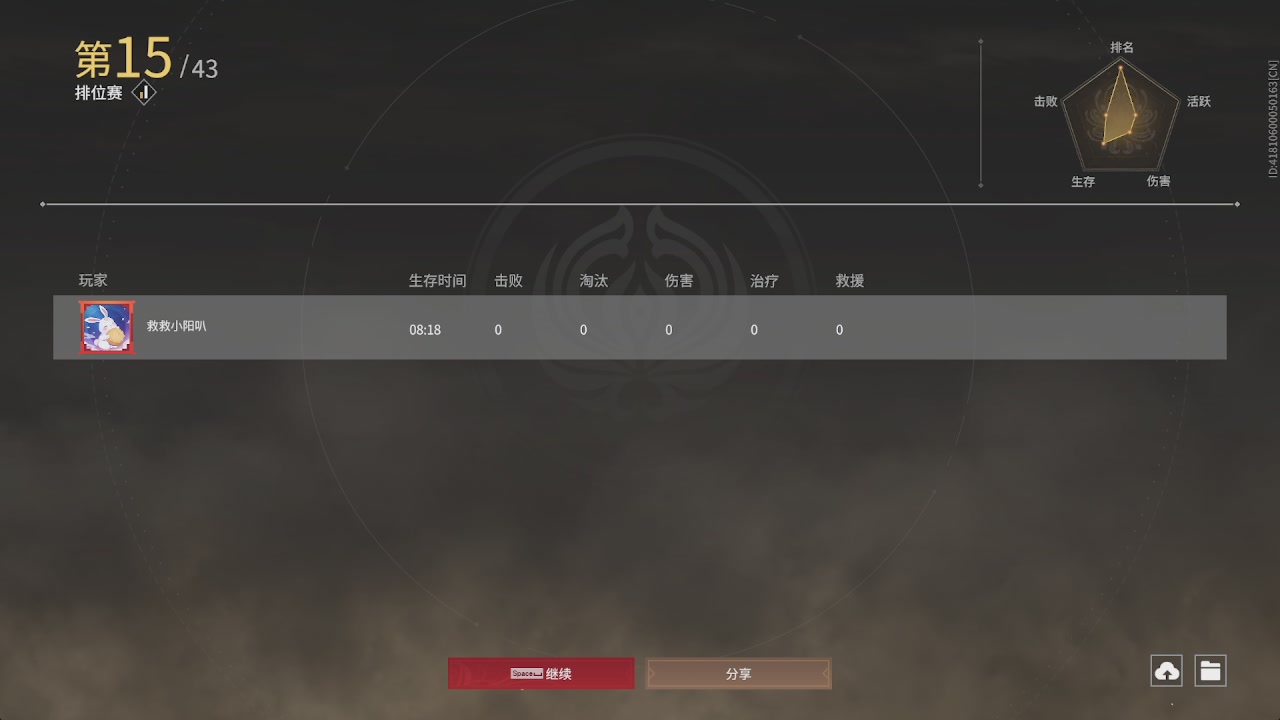
Task: Click the pentagon performance radar chart
Action: click(x=1119, y=115)
